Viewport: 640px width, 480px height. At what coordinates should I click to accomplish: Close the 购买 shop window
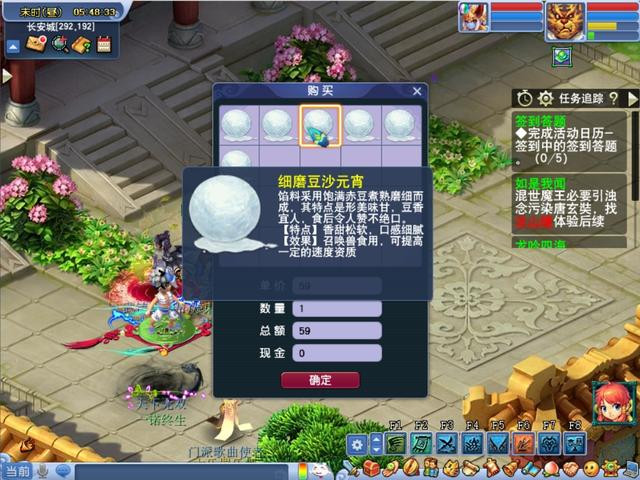point(417,92)
